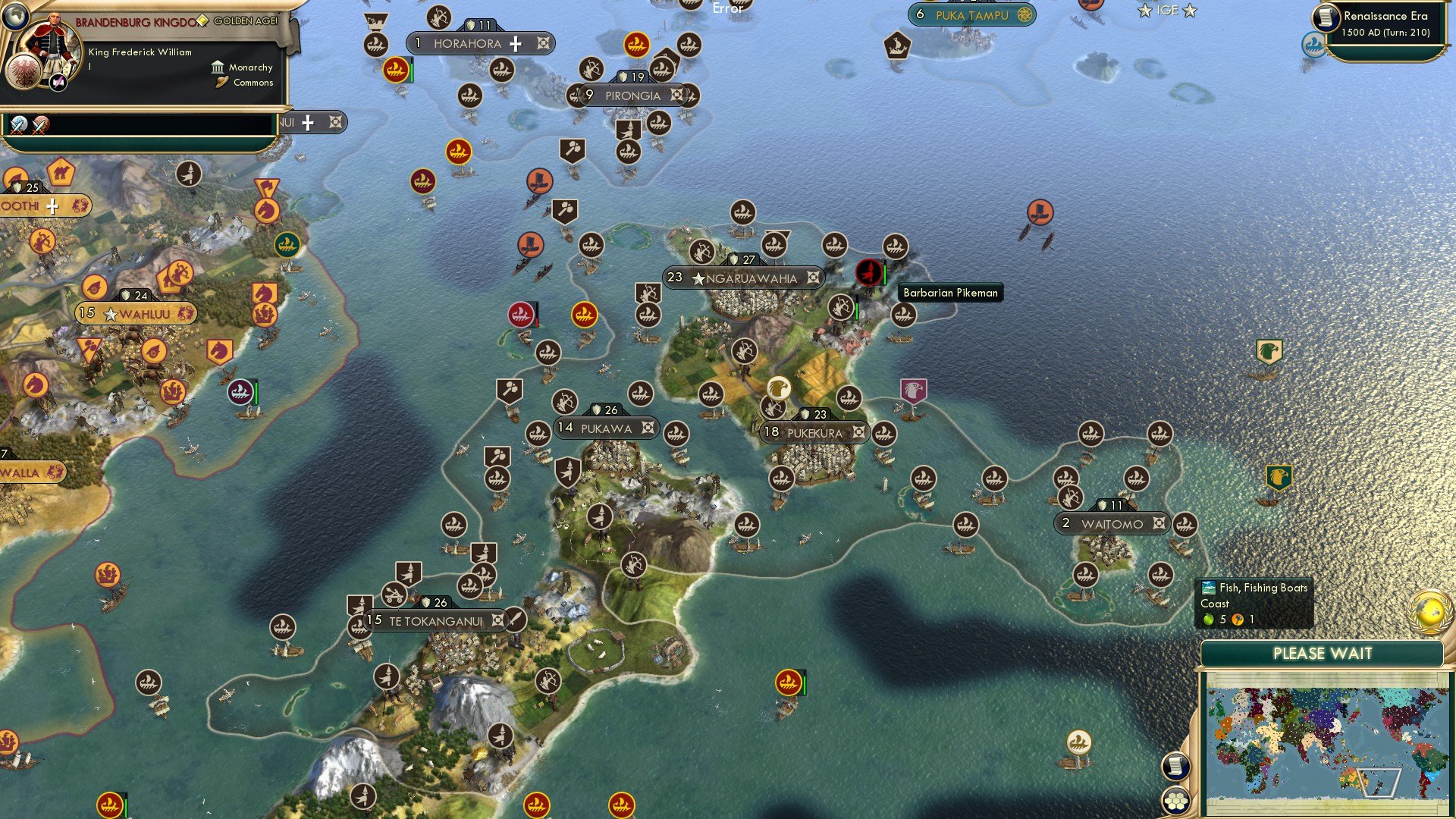
Task: Select the Barbarian Pikeman unit flag
Action: [868, 271]
